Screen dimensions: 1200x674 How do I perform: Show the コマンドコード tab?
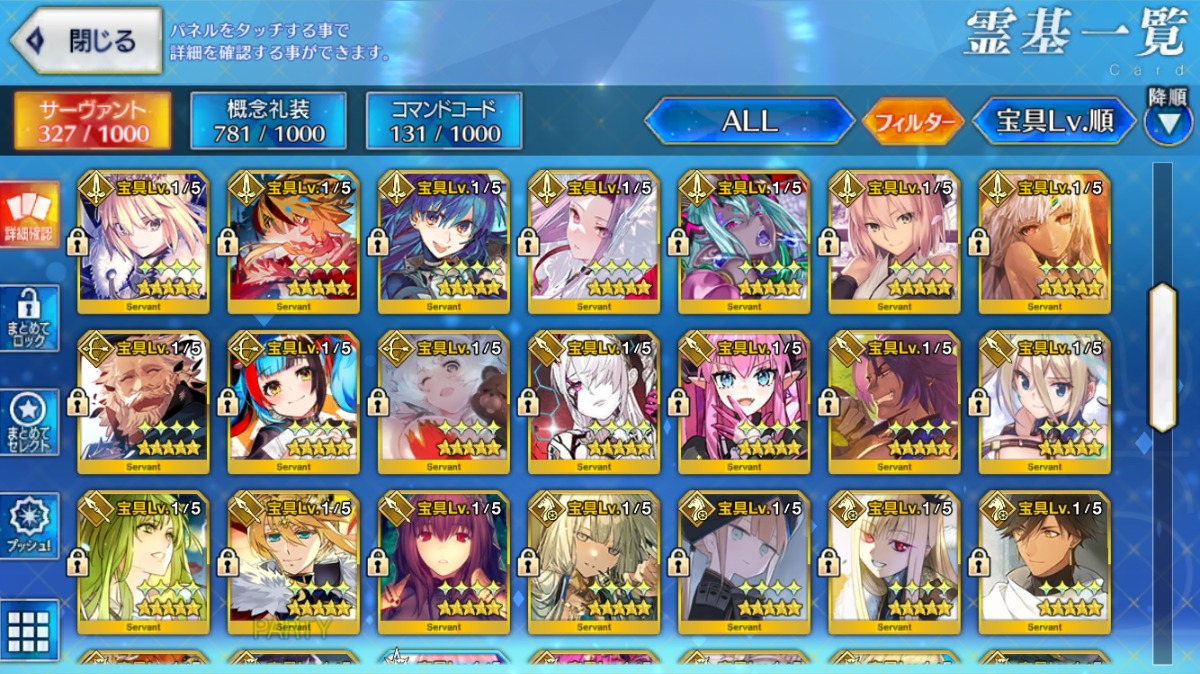pyautogui.click(x=444, y=121)
